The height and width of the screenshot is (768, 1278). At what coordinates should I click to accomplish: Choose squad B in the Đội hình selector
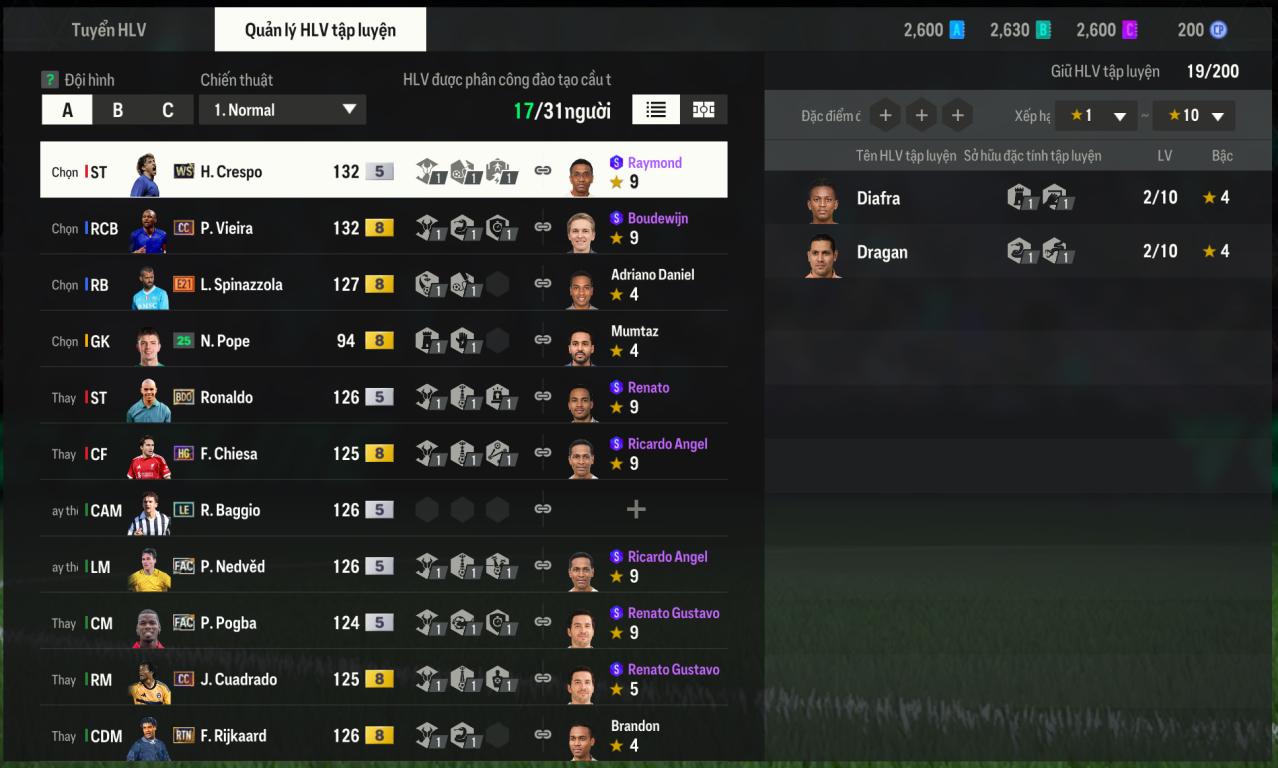pos(118,110)
